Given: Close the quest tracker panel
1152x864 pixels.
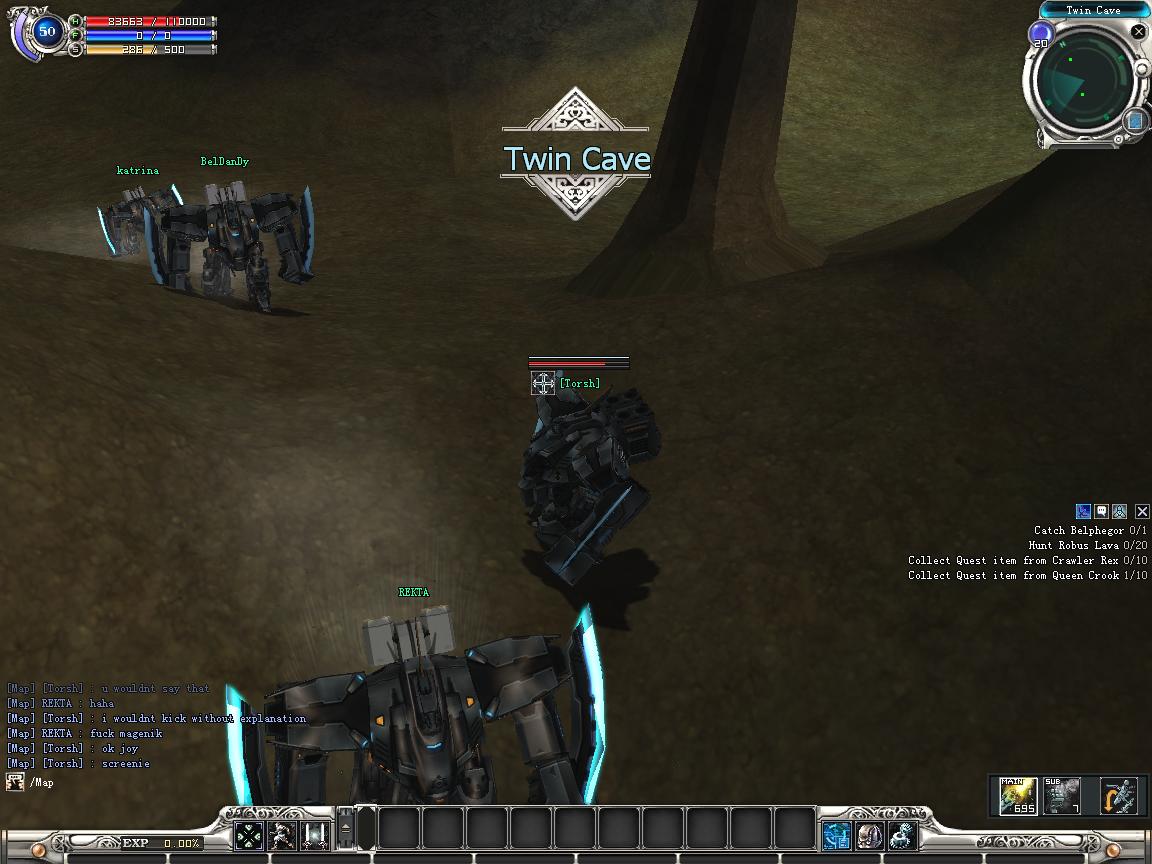Looking at the screenshot, I should 1141,512.
